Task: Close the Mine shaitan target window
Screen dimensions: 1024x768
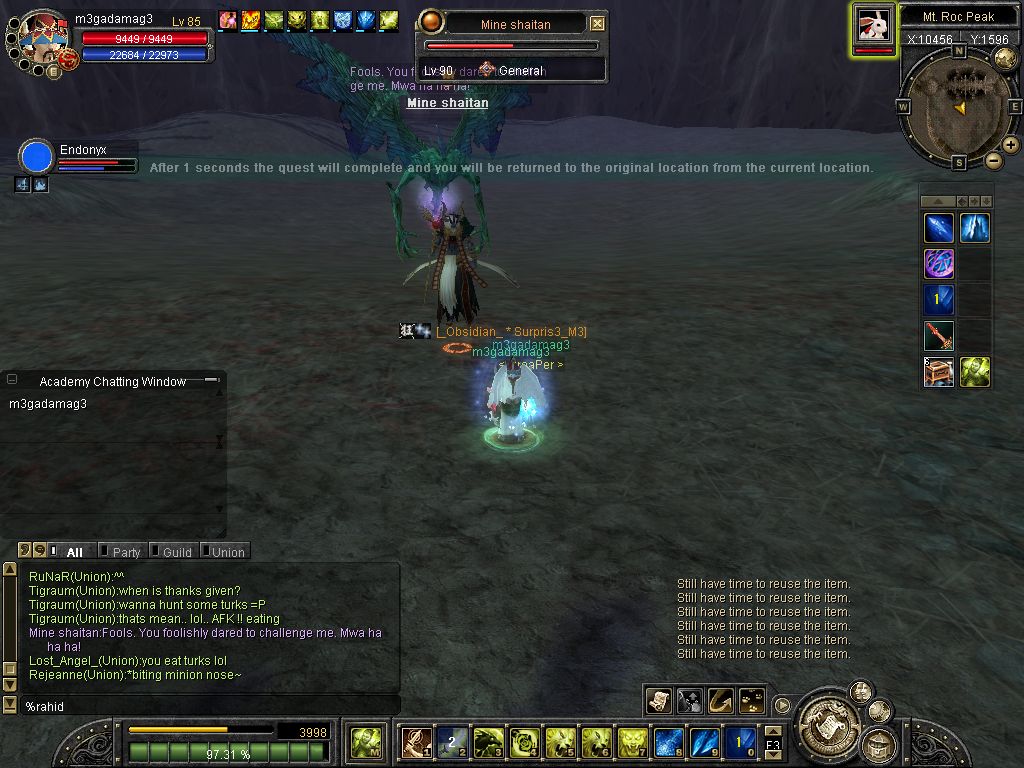Action: pyautogui.click(x=597, y=23)
